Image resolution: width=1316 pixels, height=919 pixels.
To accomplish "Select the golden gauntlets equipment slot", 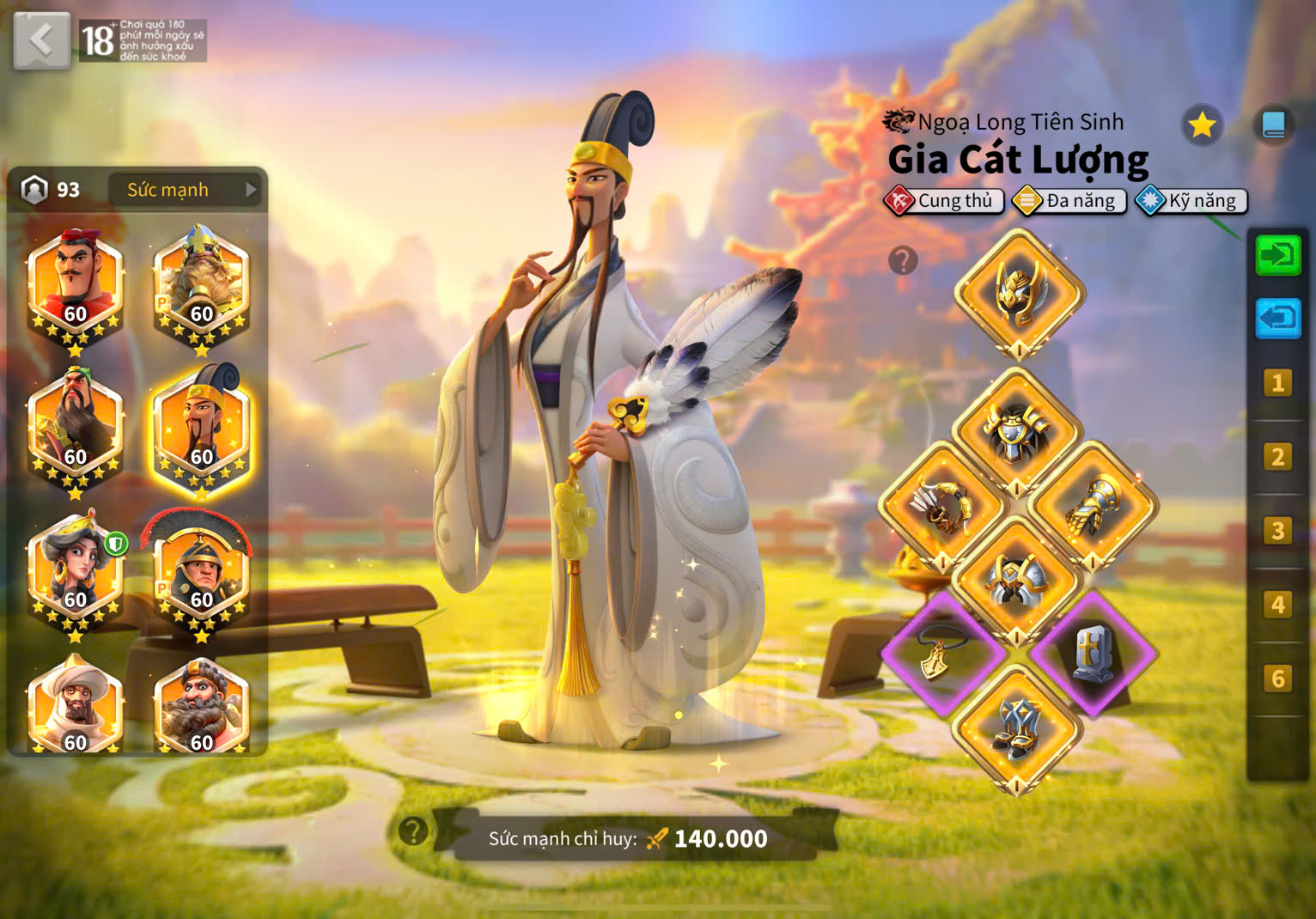I will (x=1093, y=507).
